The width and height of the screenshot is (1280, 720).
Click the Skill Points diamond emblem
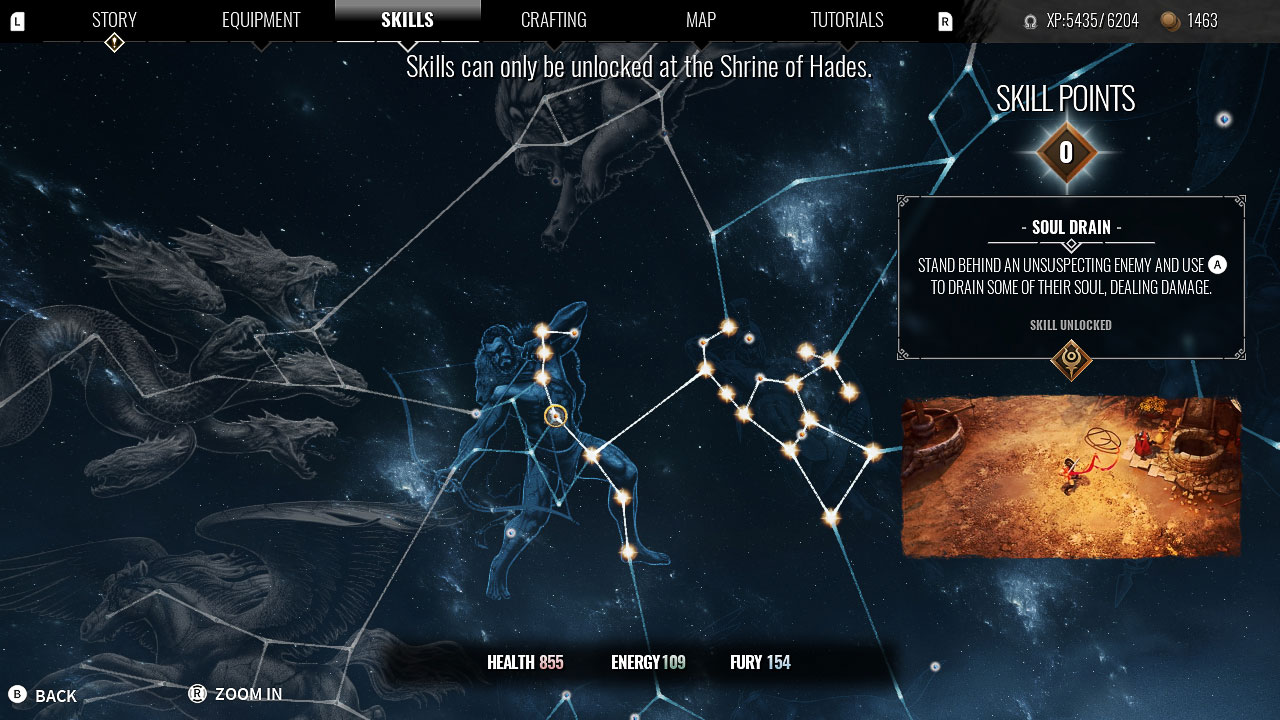pos(1066,152)
